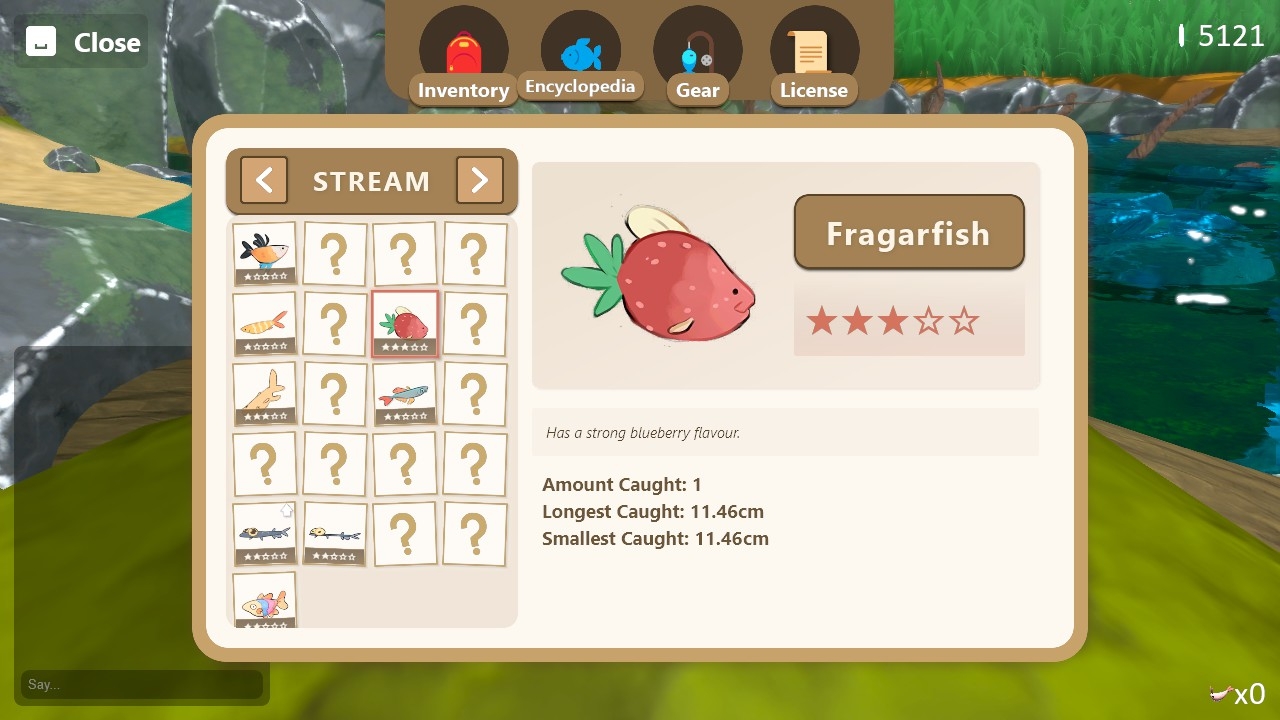Select the orange fish with black fins
1280x720 pixels.
pyautogui.click(x=265, y=253)
